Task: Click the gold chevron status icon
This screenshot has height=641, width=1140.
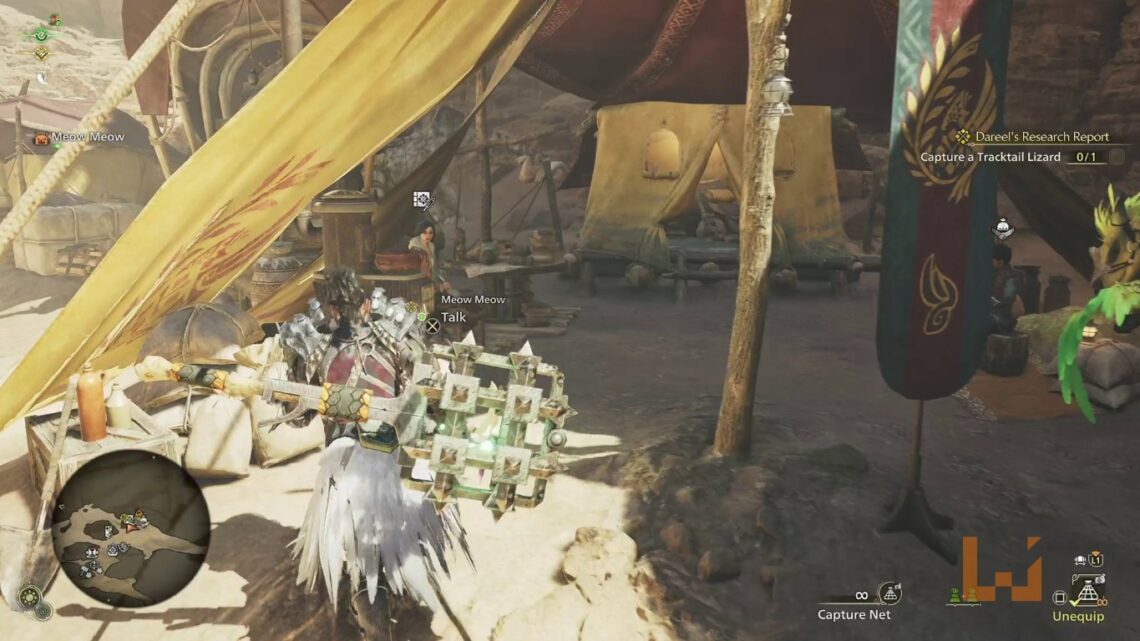Action: coord(41,54)
